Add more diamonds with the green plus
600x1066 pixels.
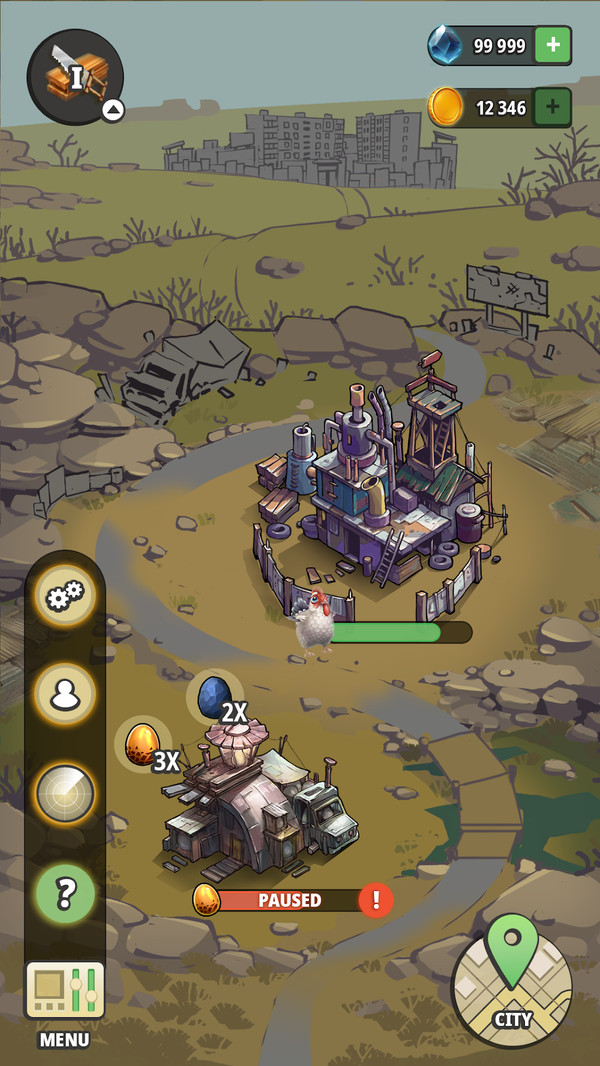point(553,45)
